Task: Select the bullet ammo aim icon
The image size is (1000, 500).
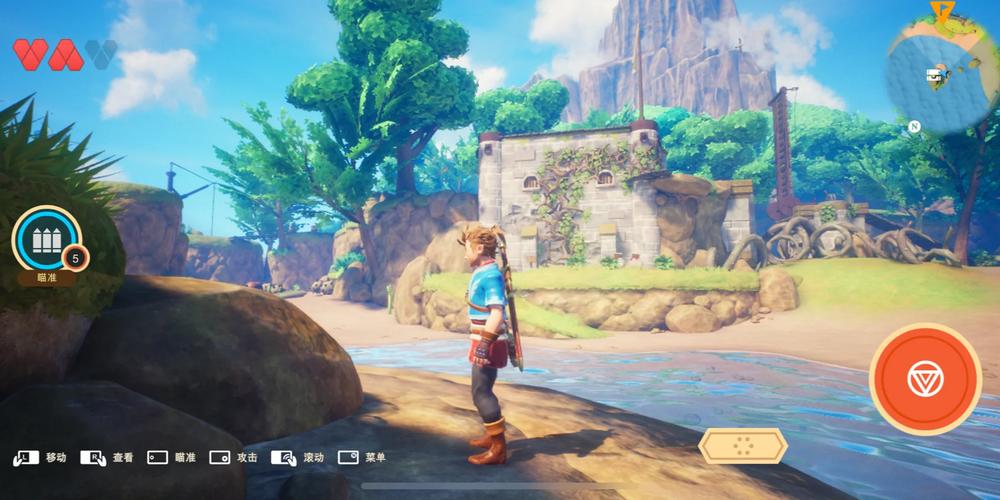Action: tap(46, 240)
